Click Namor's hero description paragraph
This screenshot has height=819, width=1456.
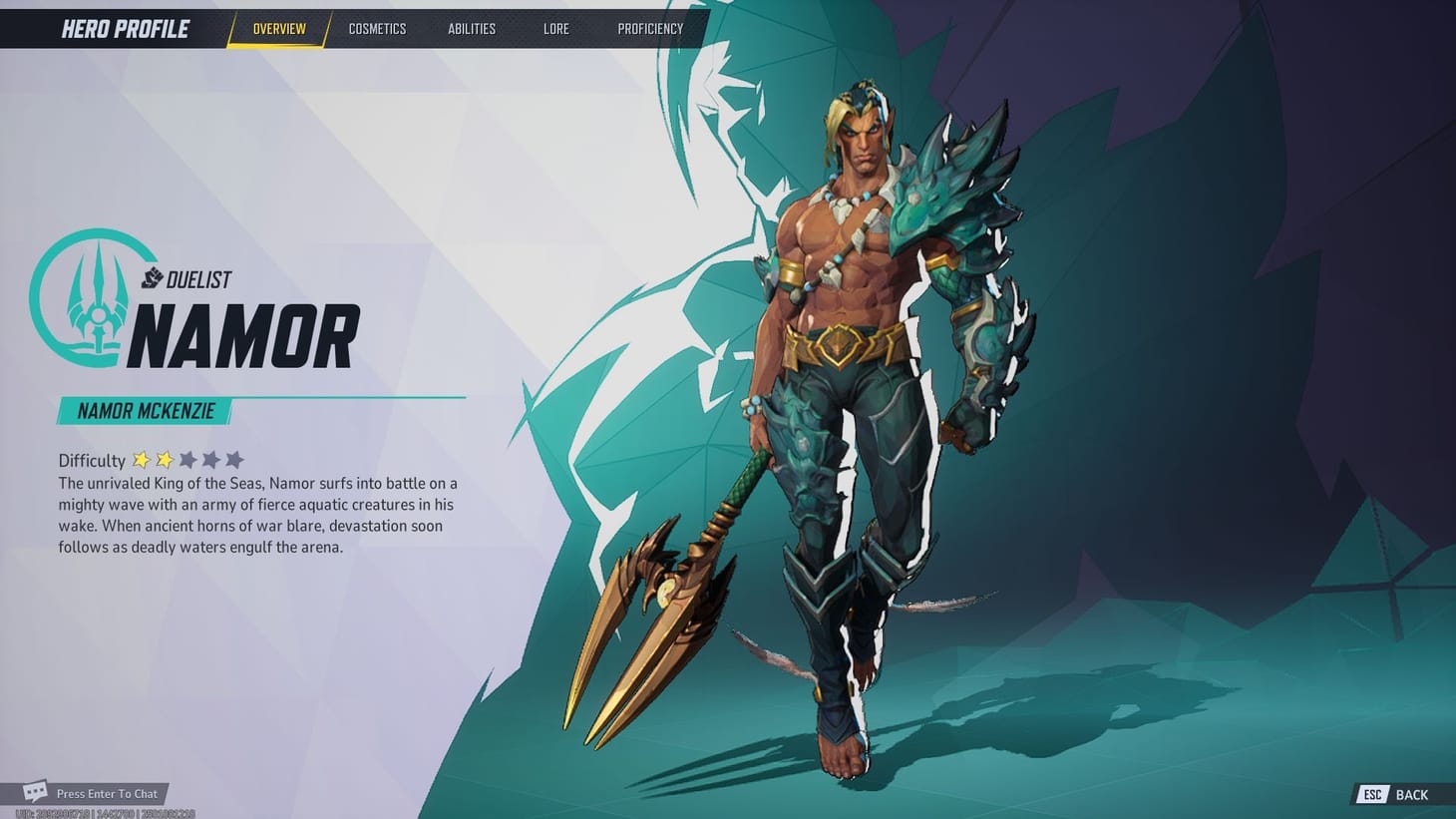[257, 515]
